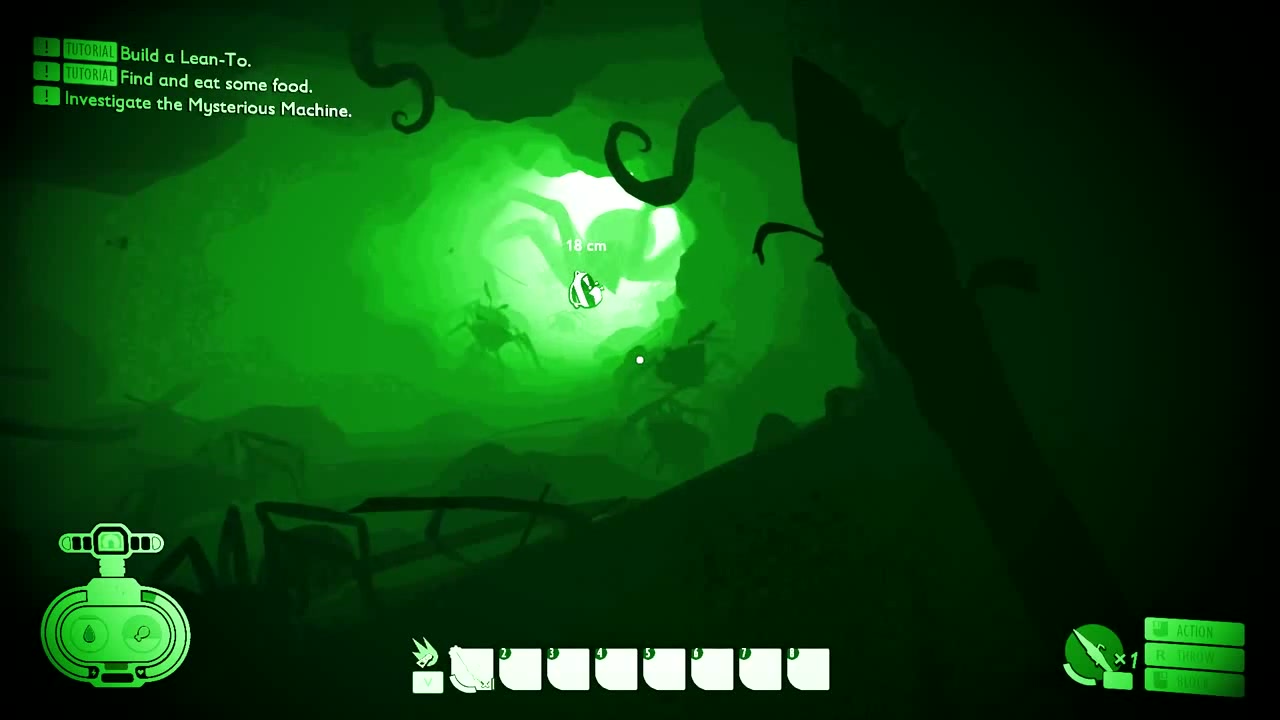Select the spear in the first hotbar slot
The width and height of the screenshot is (1280, 720).
471,669
